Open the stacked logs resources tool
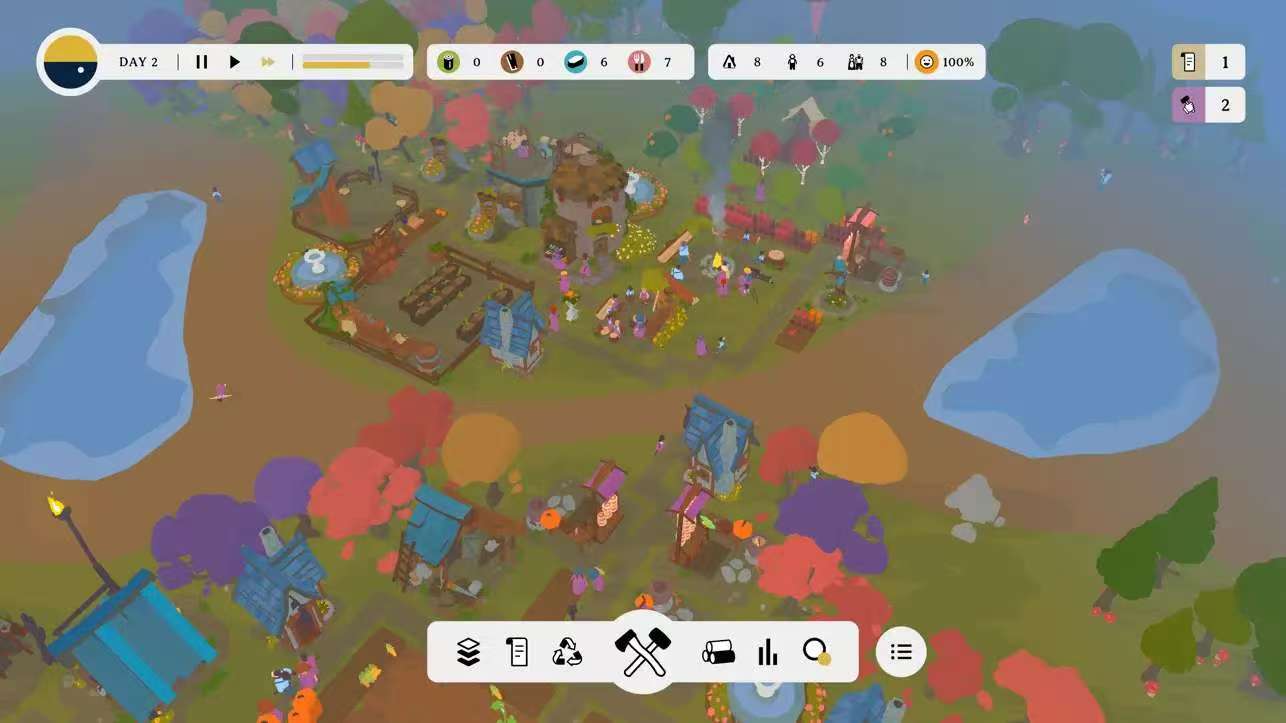 (x=718, y=653)
